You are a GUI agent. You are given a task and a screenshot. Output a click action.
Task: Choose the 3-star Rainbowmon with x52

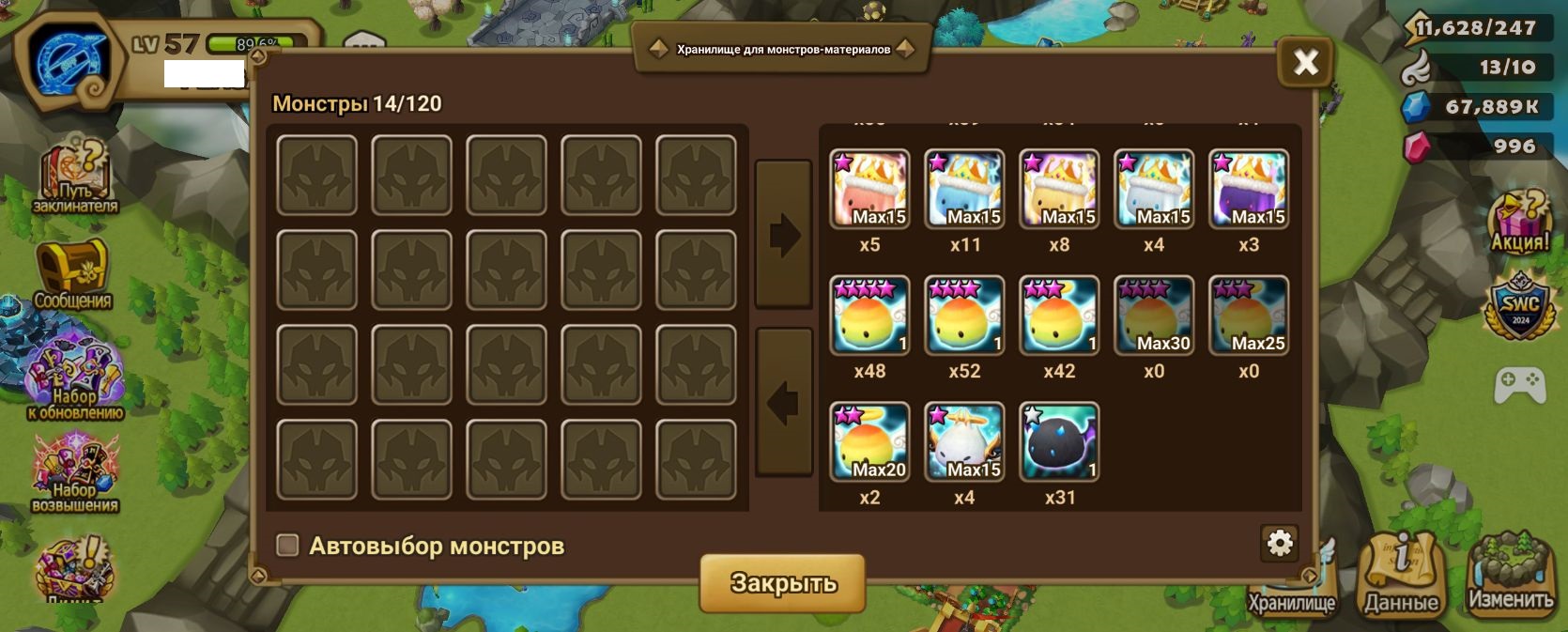[964, 316]
